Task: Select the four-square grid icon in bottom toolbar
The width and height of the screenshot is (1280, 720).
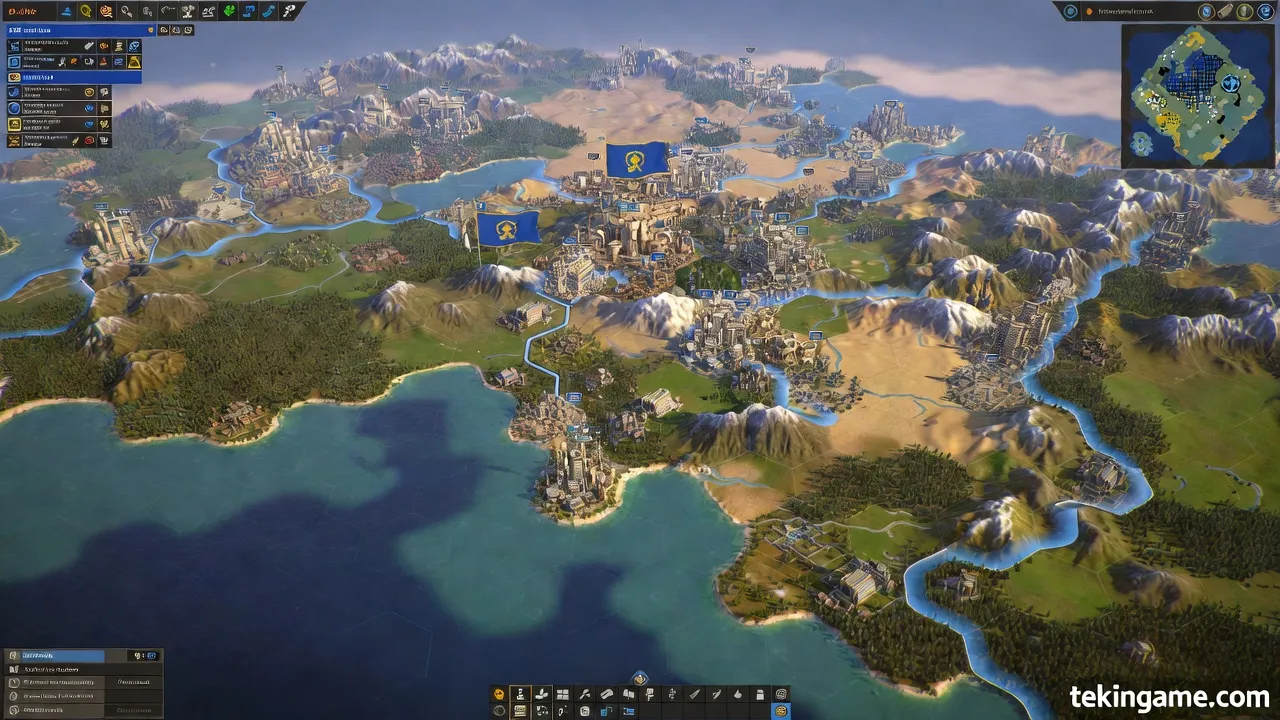Action: [562, 694]
